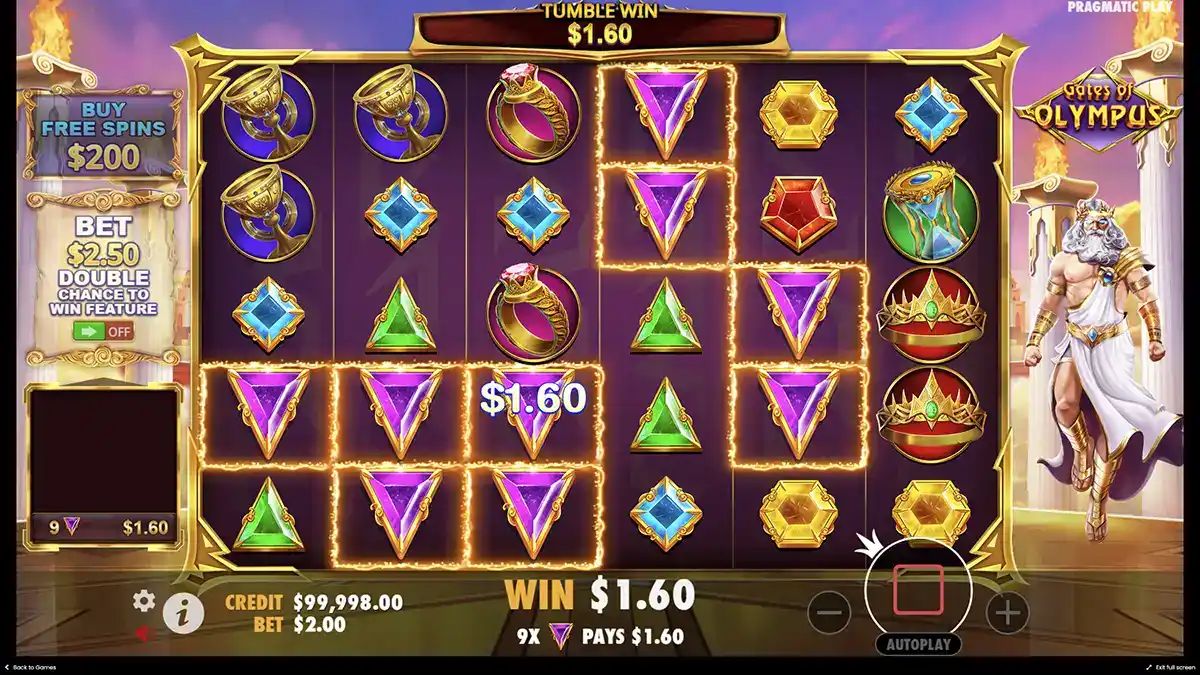Show the game info paytable

pos(183,613)
